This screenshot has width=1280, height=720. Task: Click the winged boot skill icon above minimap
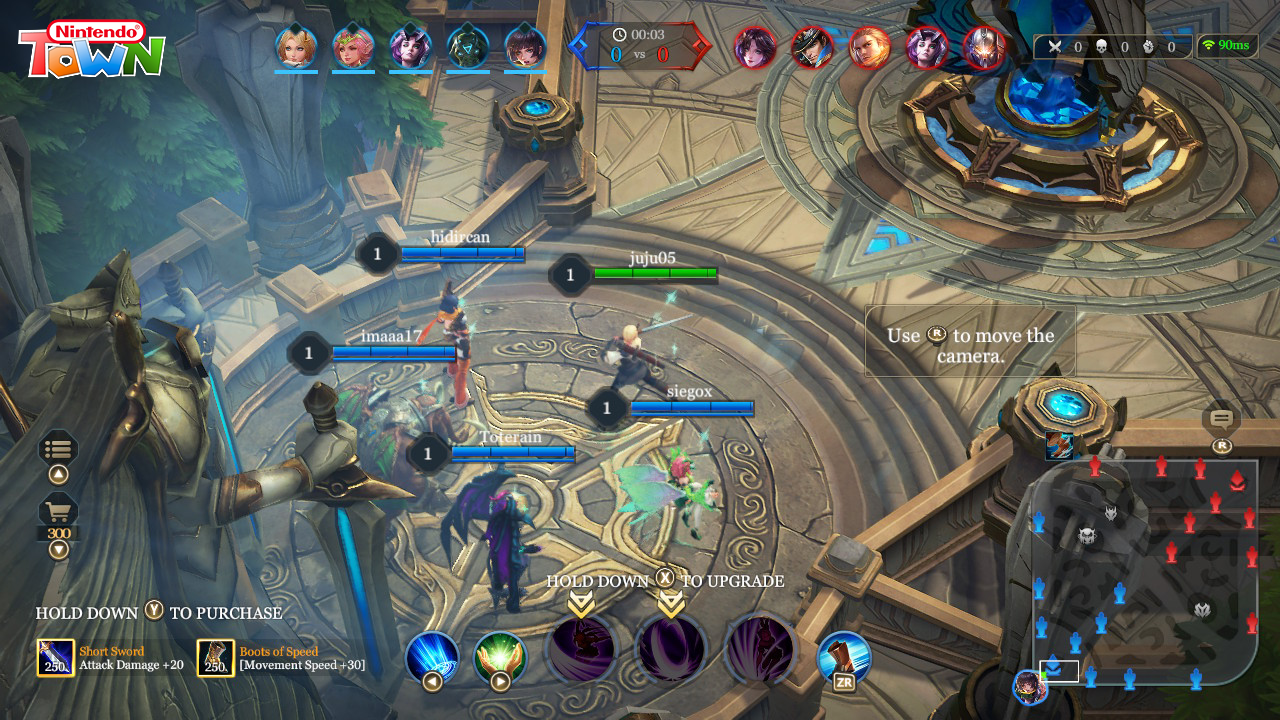click(x=1059, y=446)
